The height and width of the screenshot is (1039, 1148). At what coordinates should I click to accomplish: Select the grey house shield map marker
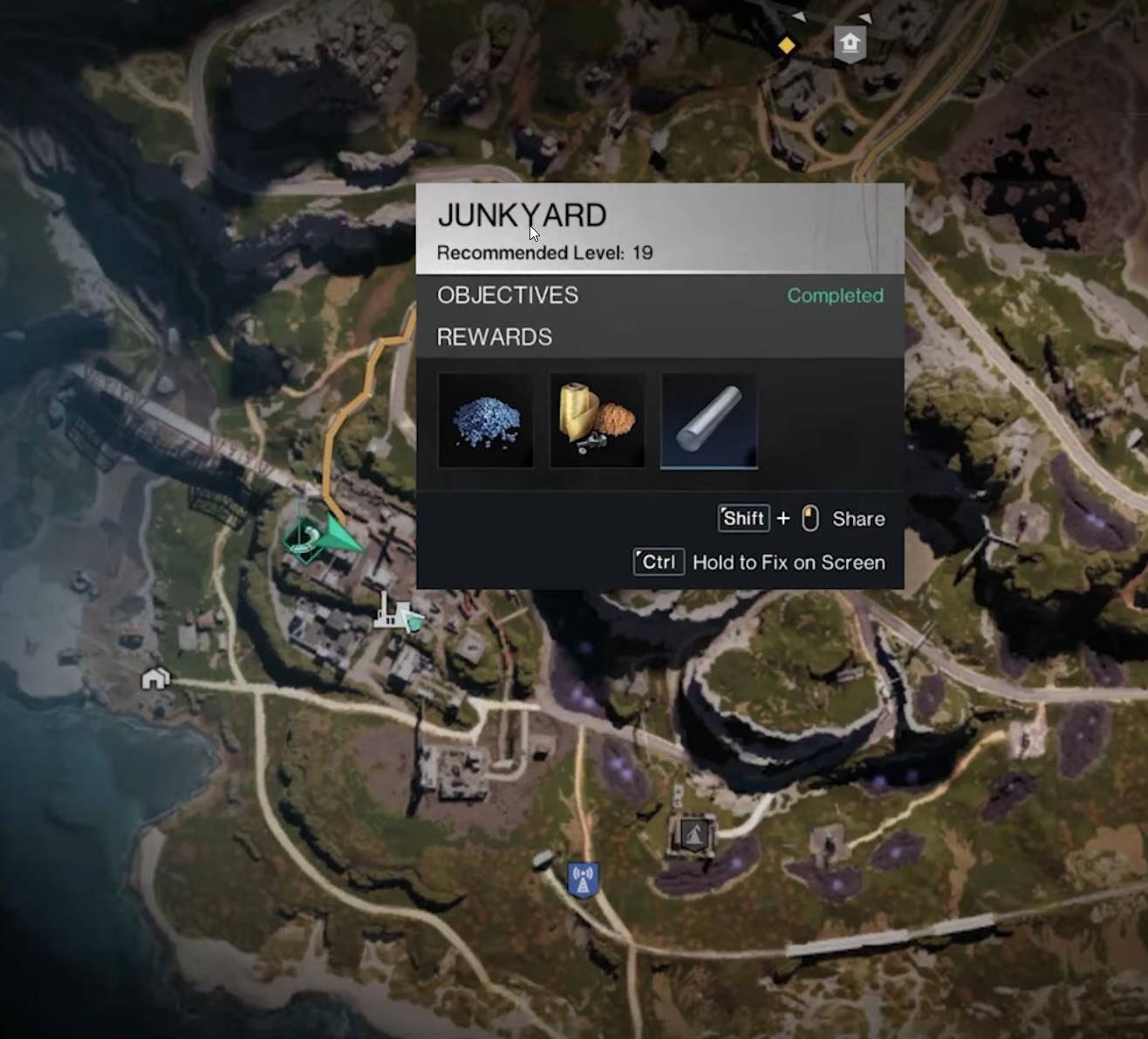click(x=850, y=44)
